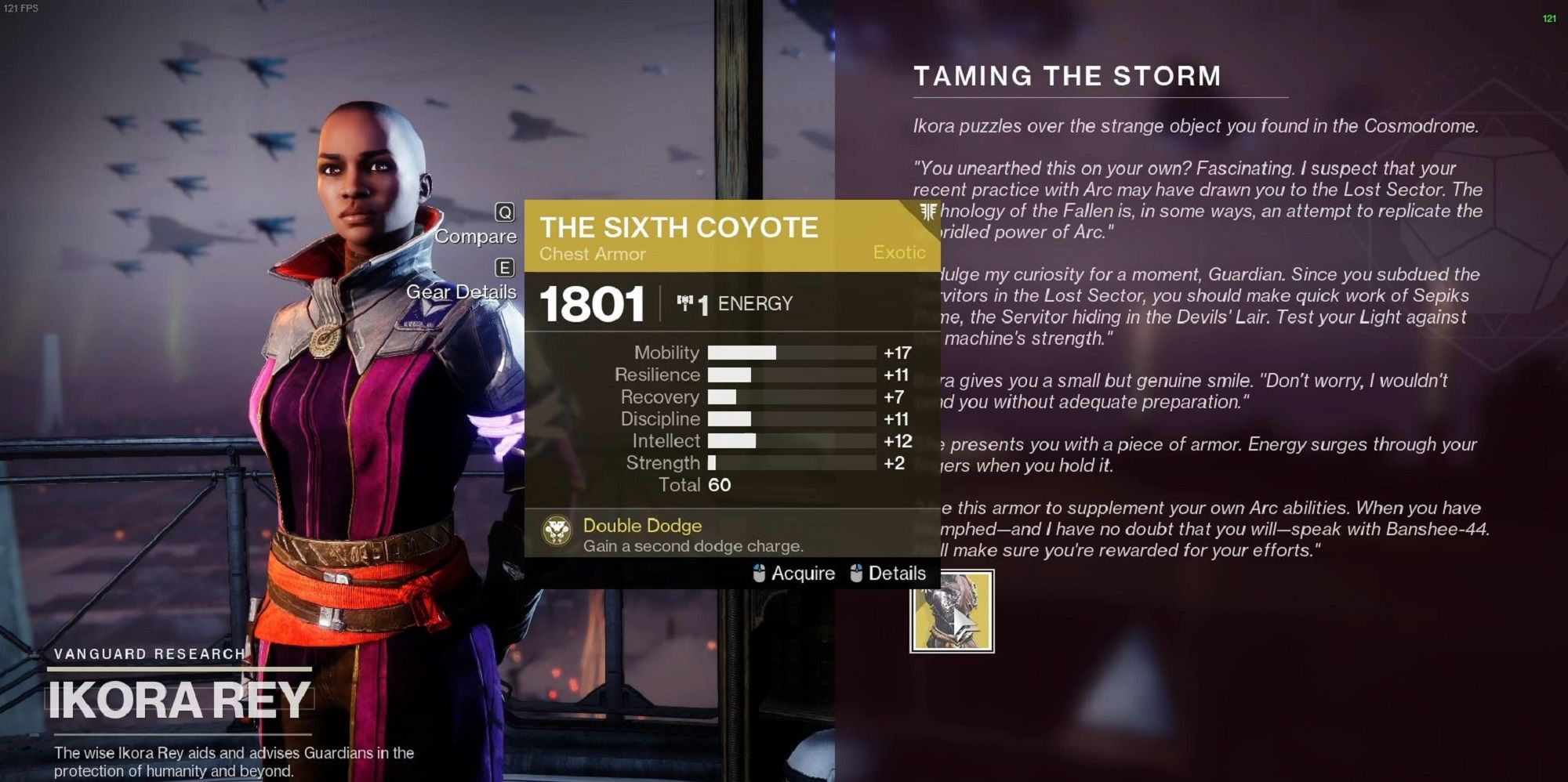Open the Compare view

476,236
